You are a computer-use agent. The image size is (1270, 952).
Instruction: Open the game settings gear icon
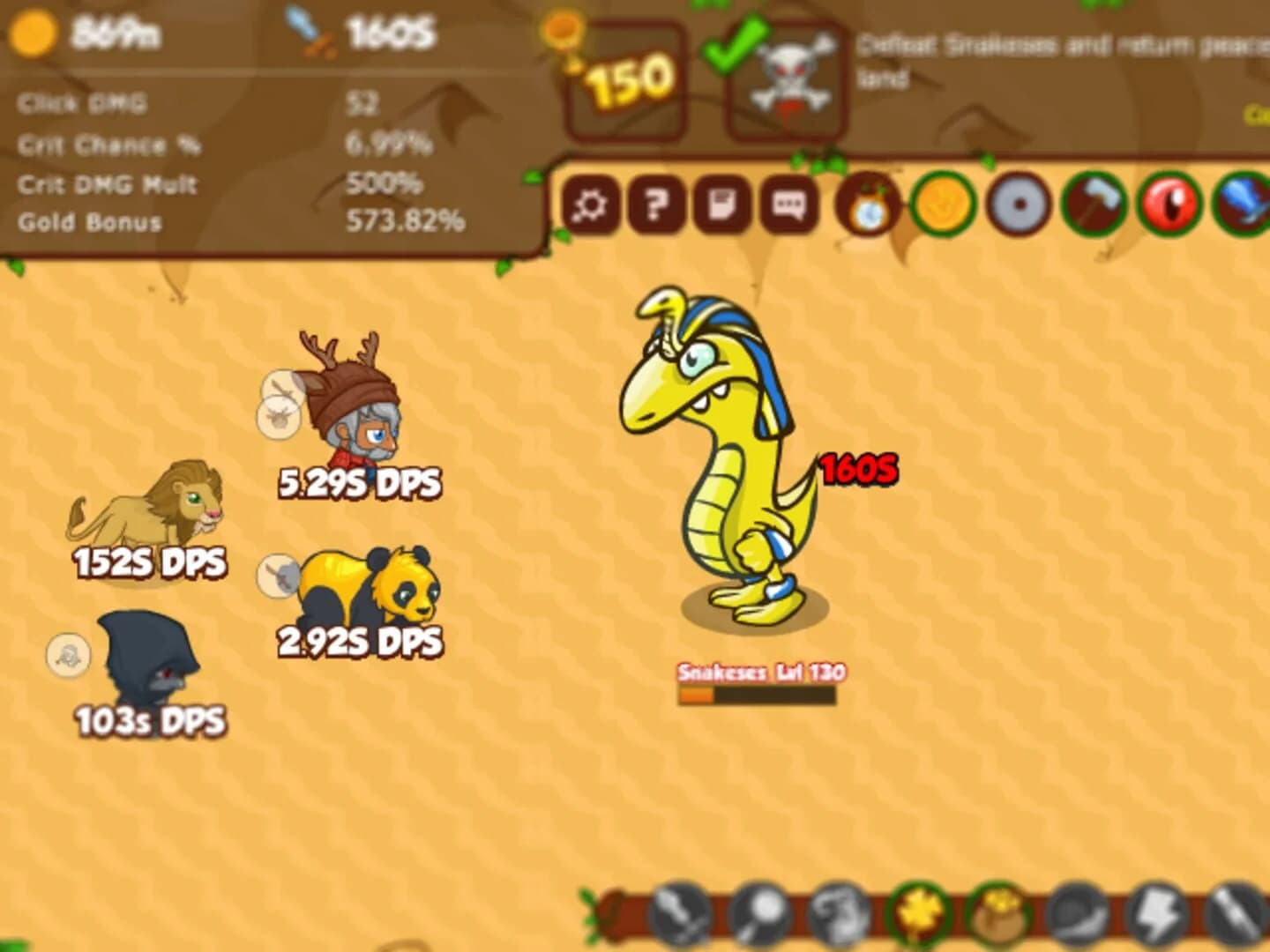click(x=589, y=204)
